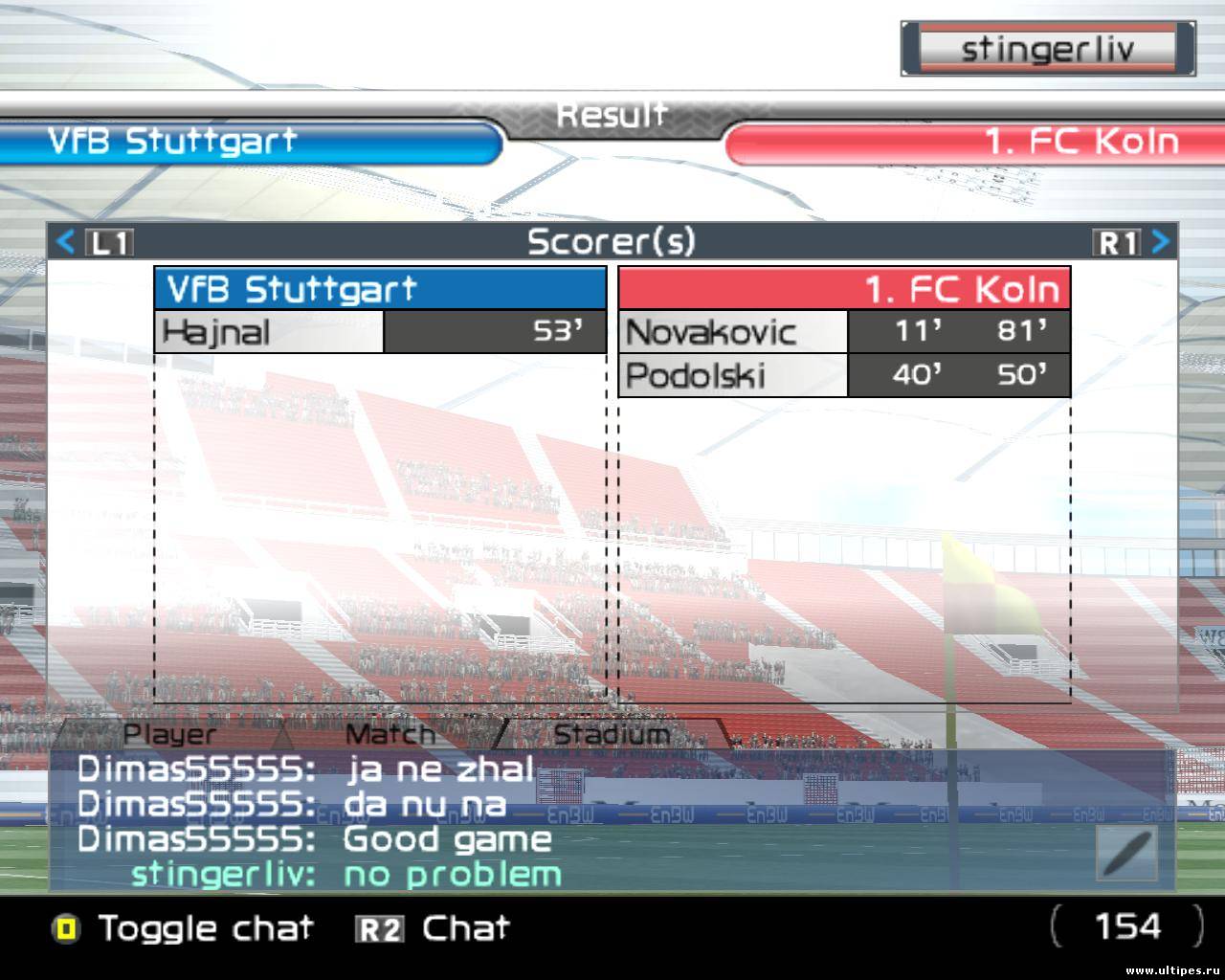Select the Stadium tab

[x=612, y=735]
